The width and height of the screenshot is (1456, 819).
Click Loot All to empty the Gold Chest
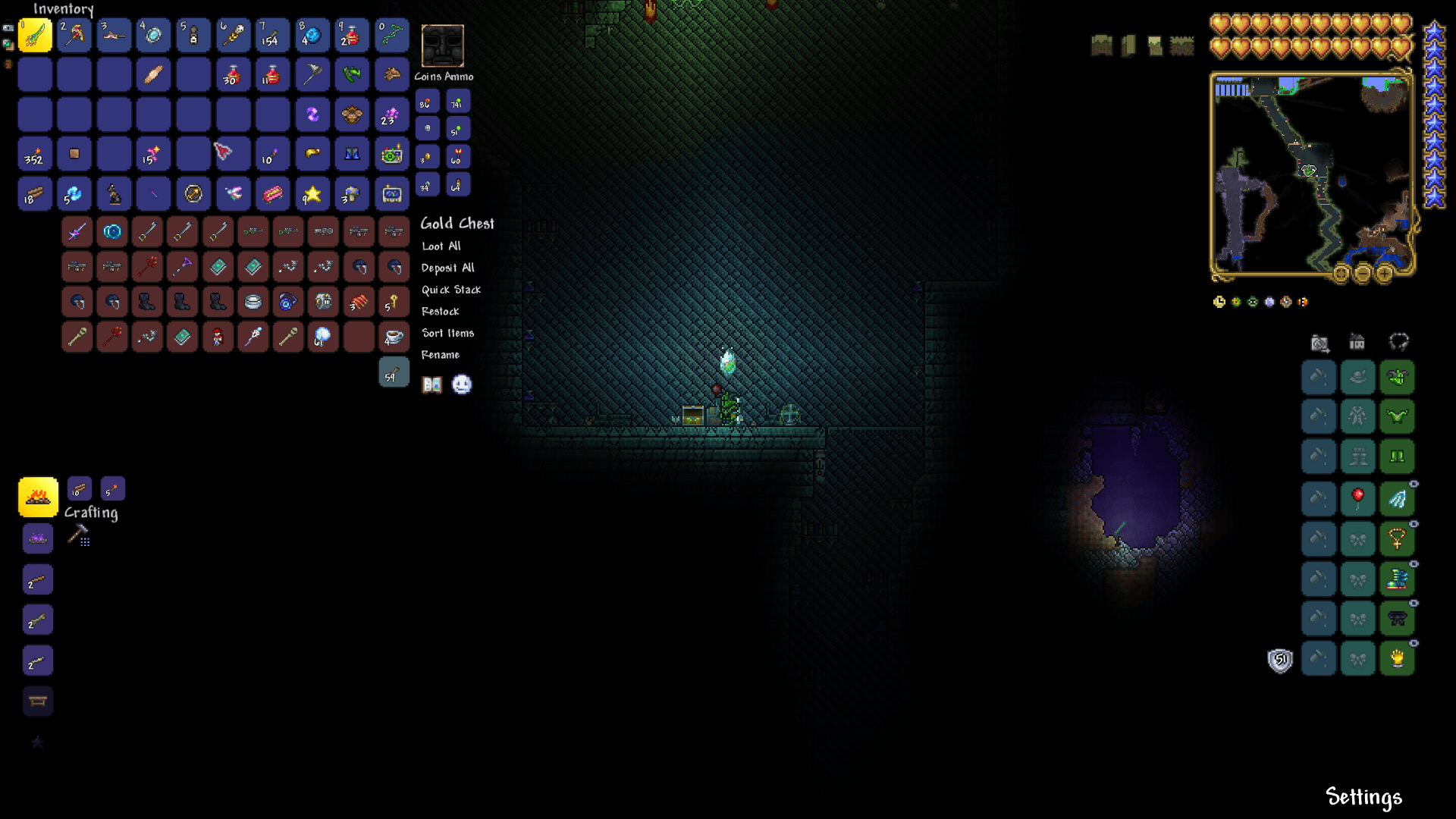tap(441, 246)
